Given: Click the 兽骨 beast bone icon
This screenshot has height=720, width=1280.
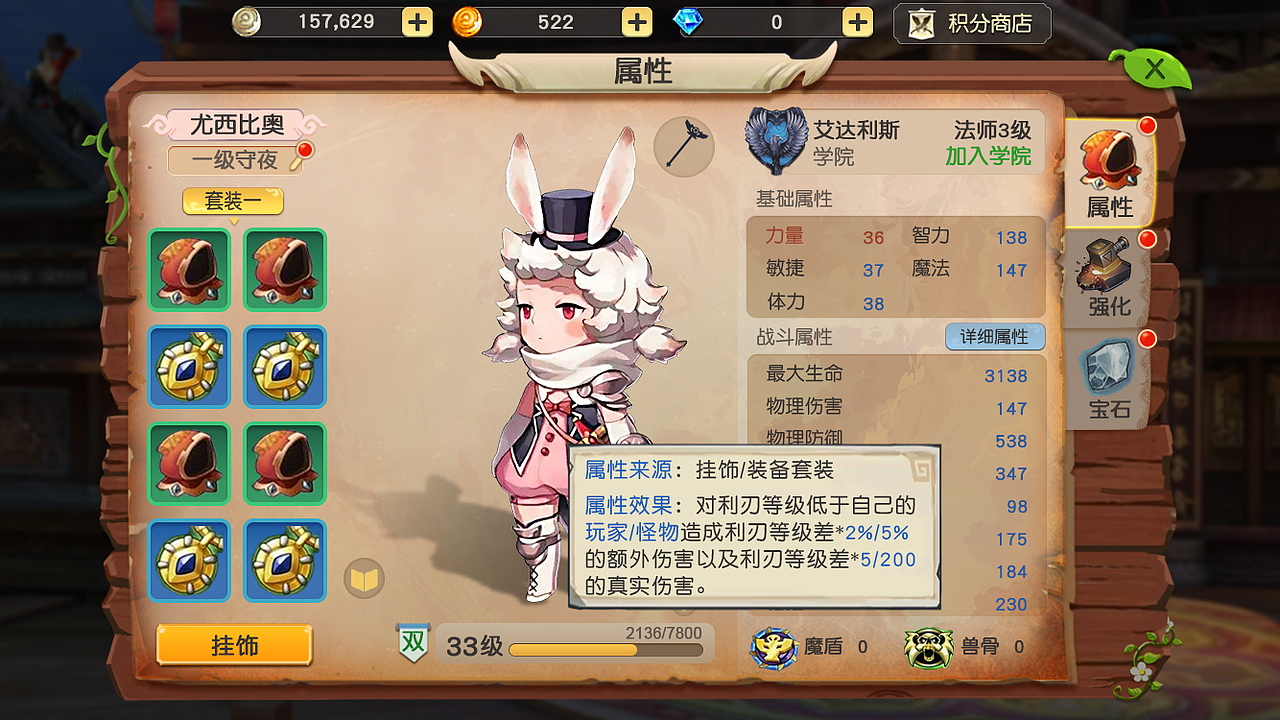Looking at the screenshot, I should click(925, 647).
